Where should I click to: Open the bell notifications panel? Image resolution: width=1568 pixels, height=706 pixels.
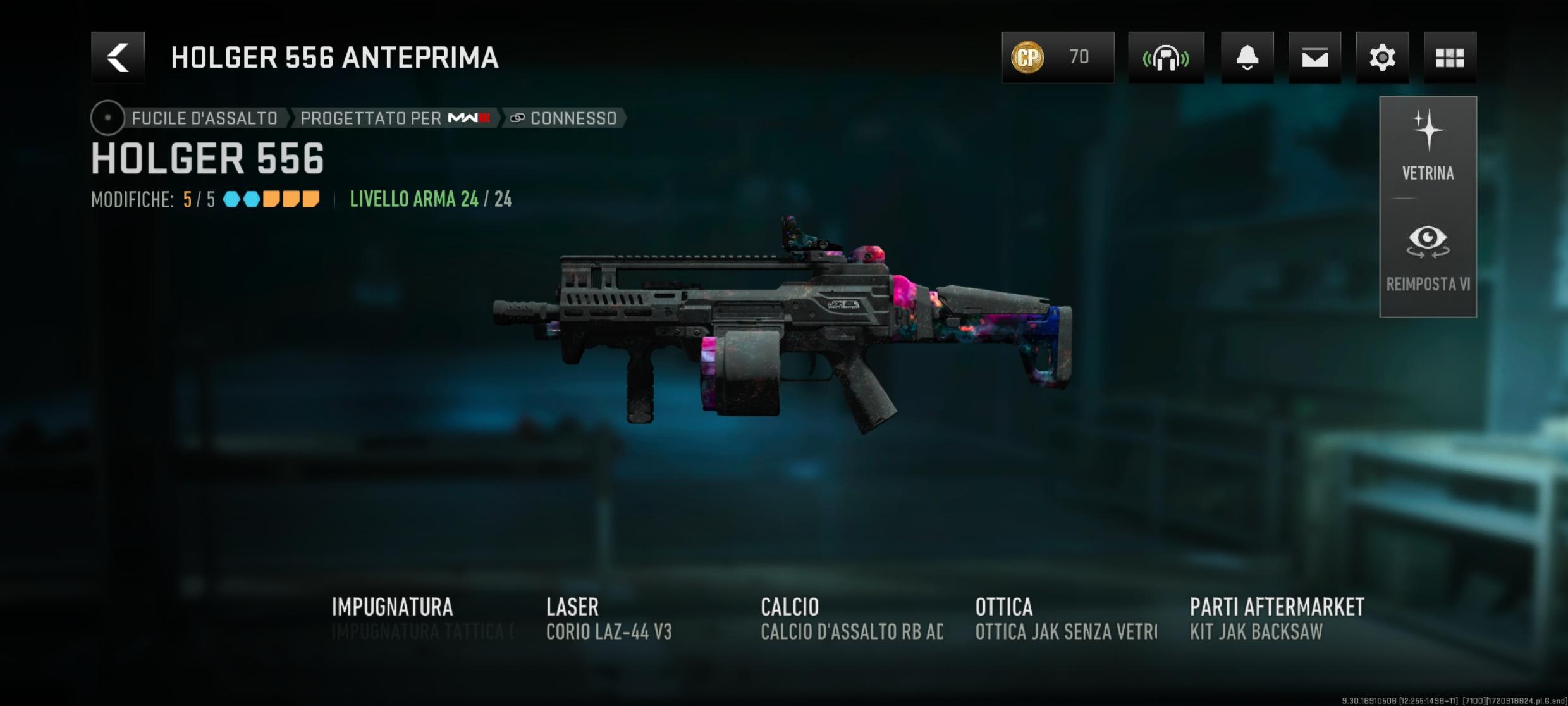tap(1247, 58)
